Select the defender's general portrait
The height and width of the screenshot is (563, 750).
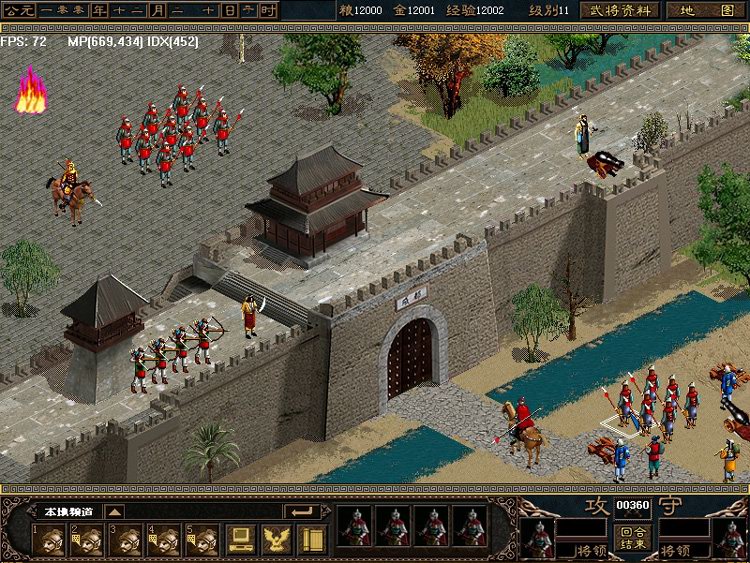[731, 538]
